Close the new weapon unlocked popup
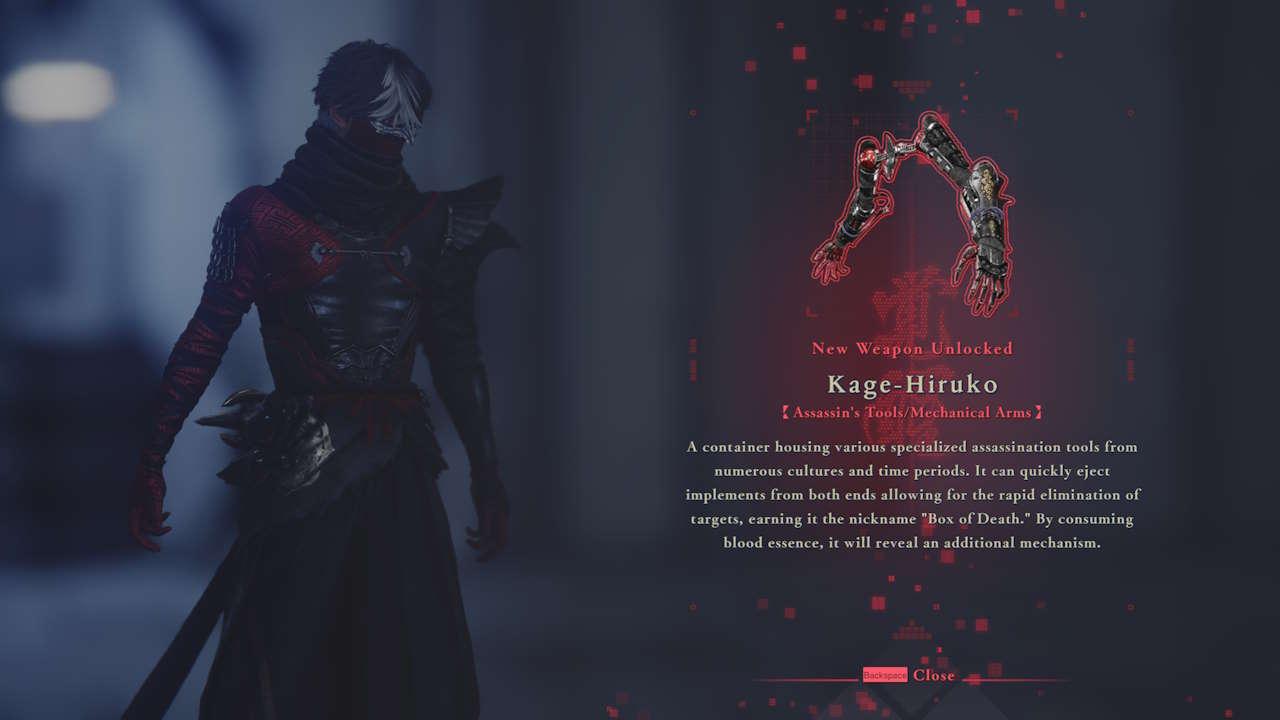The width and height of the screenshot is (1280, 720). (x=932, y=675)
